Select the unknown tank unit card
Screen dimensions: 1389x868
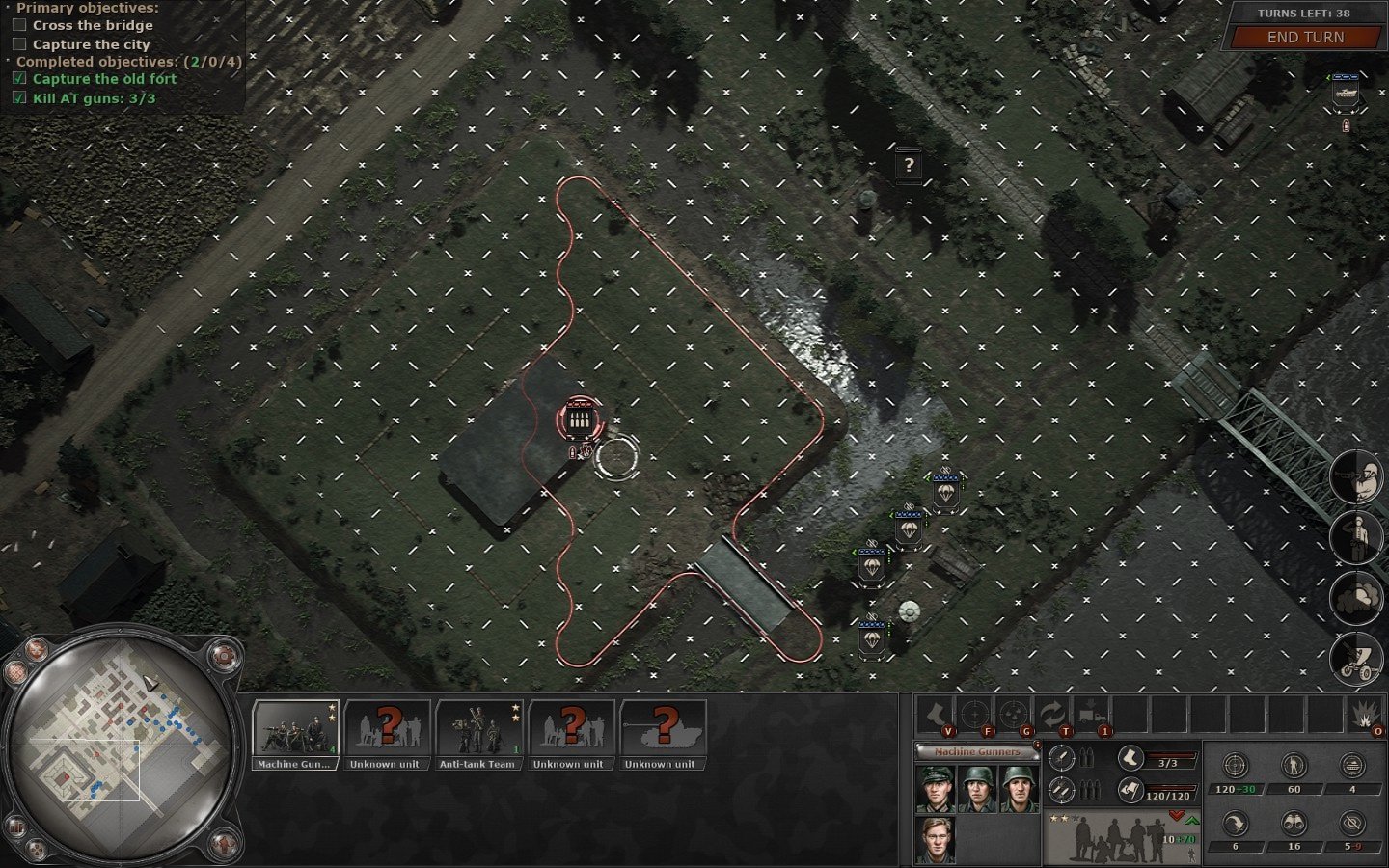[x=662, y=734]
